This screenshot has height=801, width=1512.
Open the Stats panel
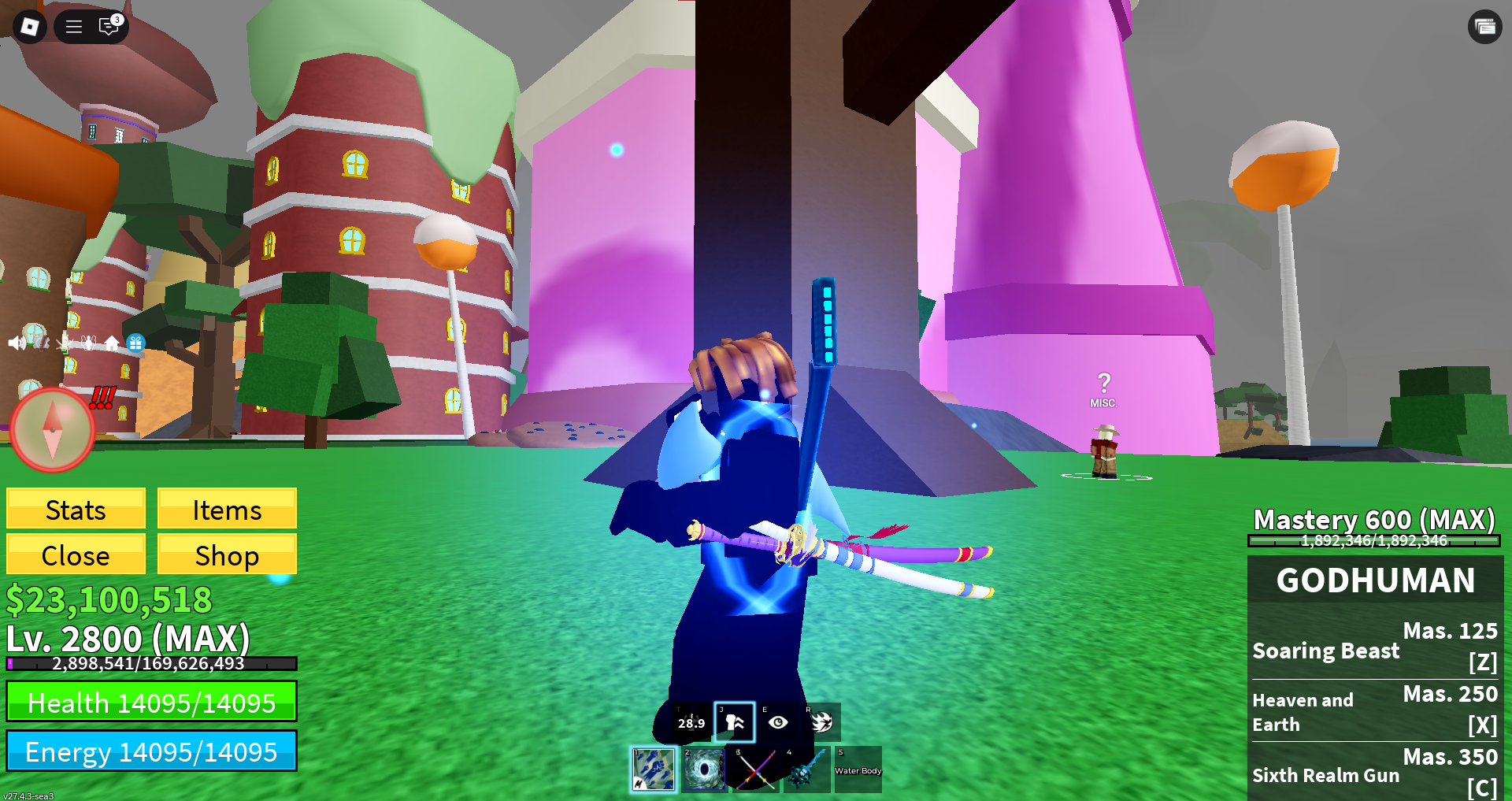coord(76,510)
